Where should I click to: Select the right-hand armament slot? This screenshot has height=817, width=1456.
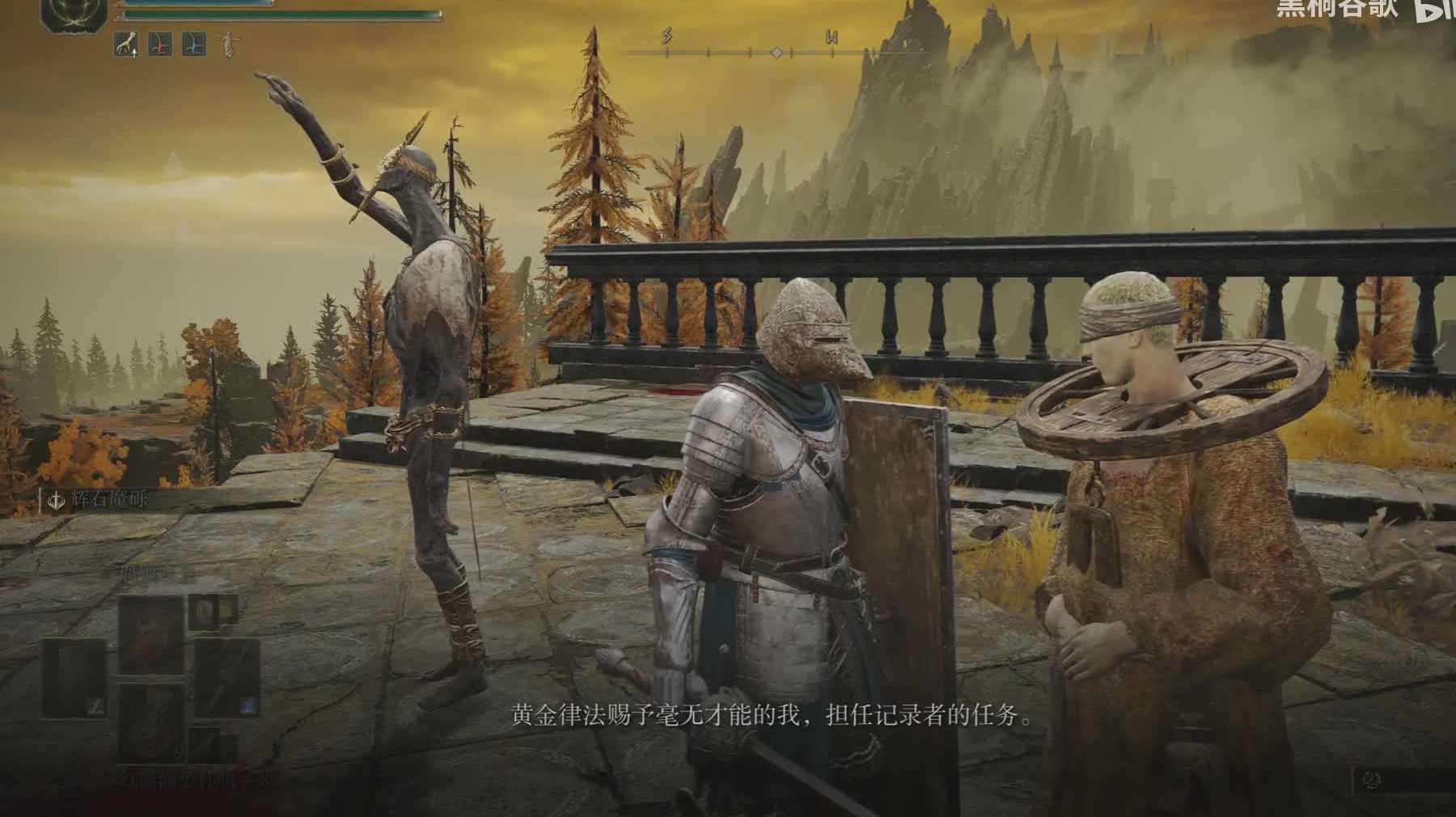226,677
